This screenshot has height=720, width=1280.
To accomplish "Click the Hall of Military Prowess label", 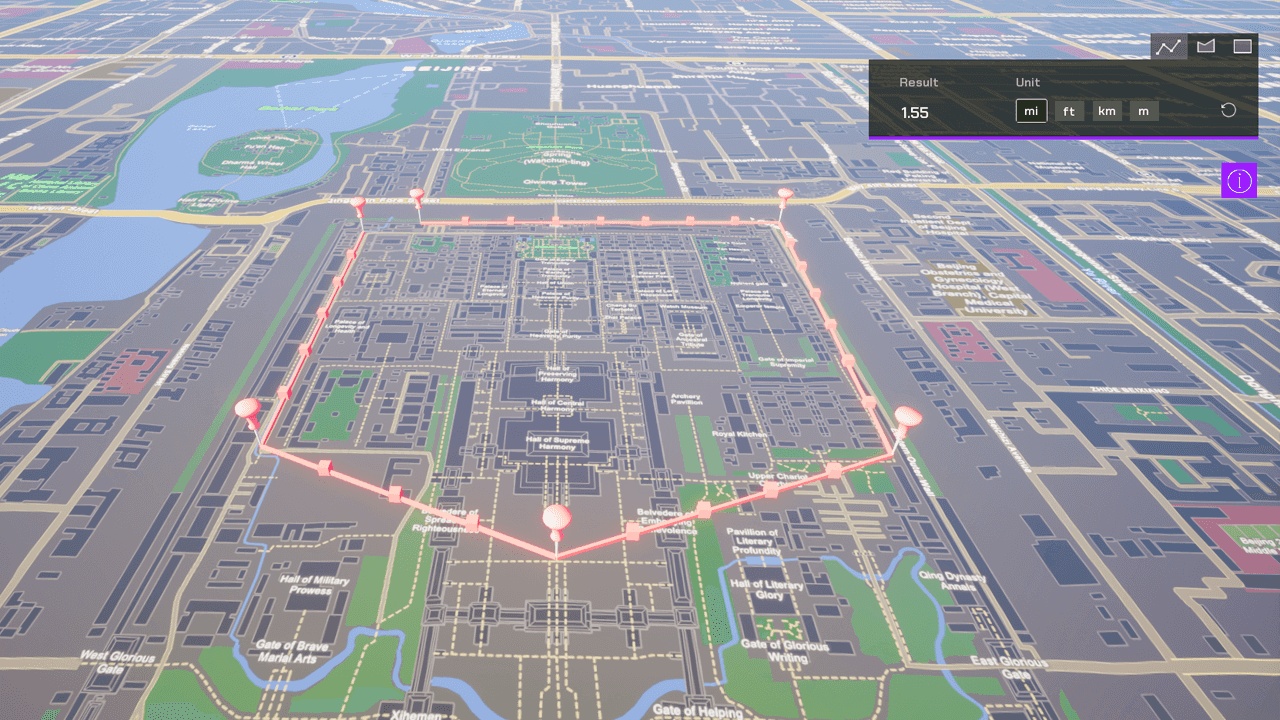I will tap(312, 585).
